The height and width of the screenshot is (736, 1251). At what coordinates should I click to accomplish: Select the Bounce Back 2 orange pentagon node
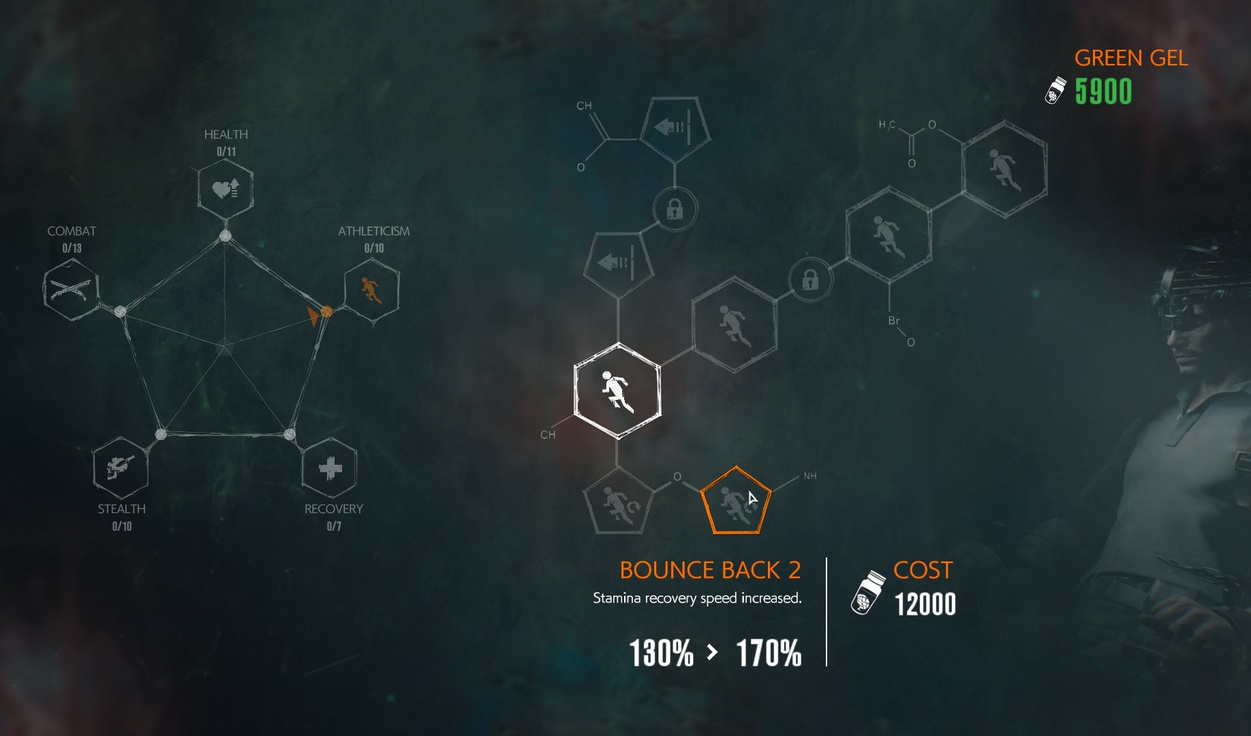click(735, 501)
